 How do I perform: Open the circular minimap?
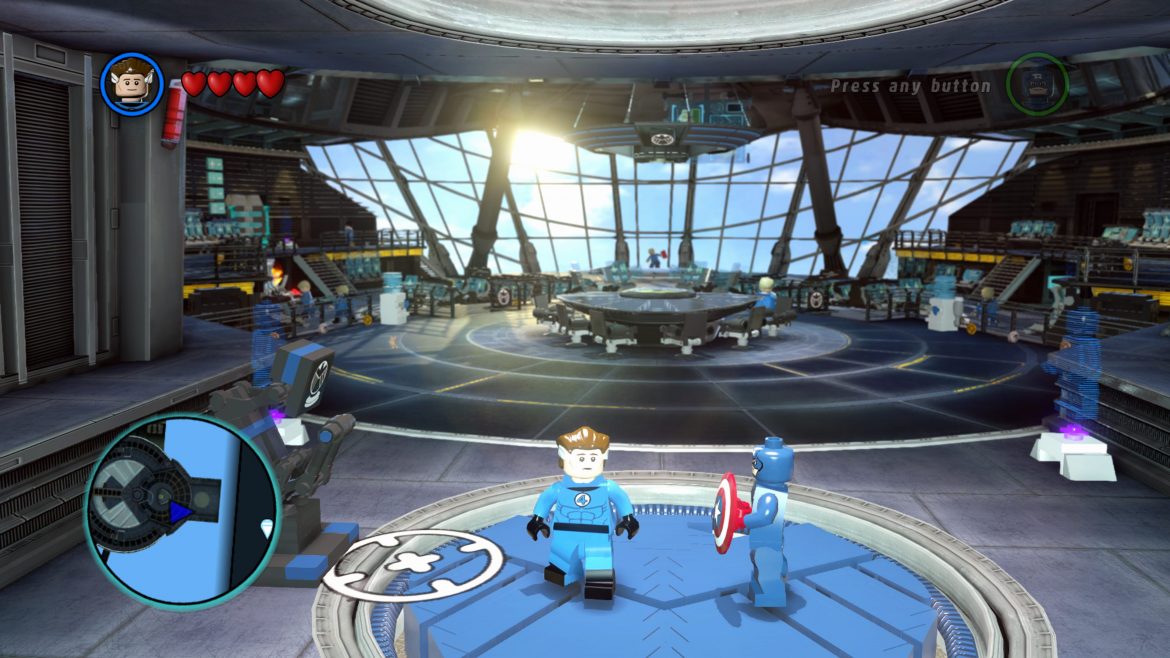tap(182, 510)
